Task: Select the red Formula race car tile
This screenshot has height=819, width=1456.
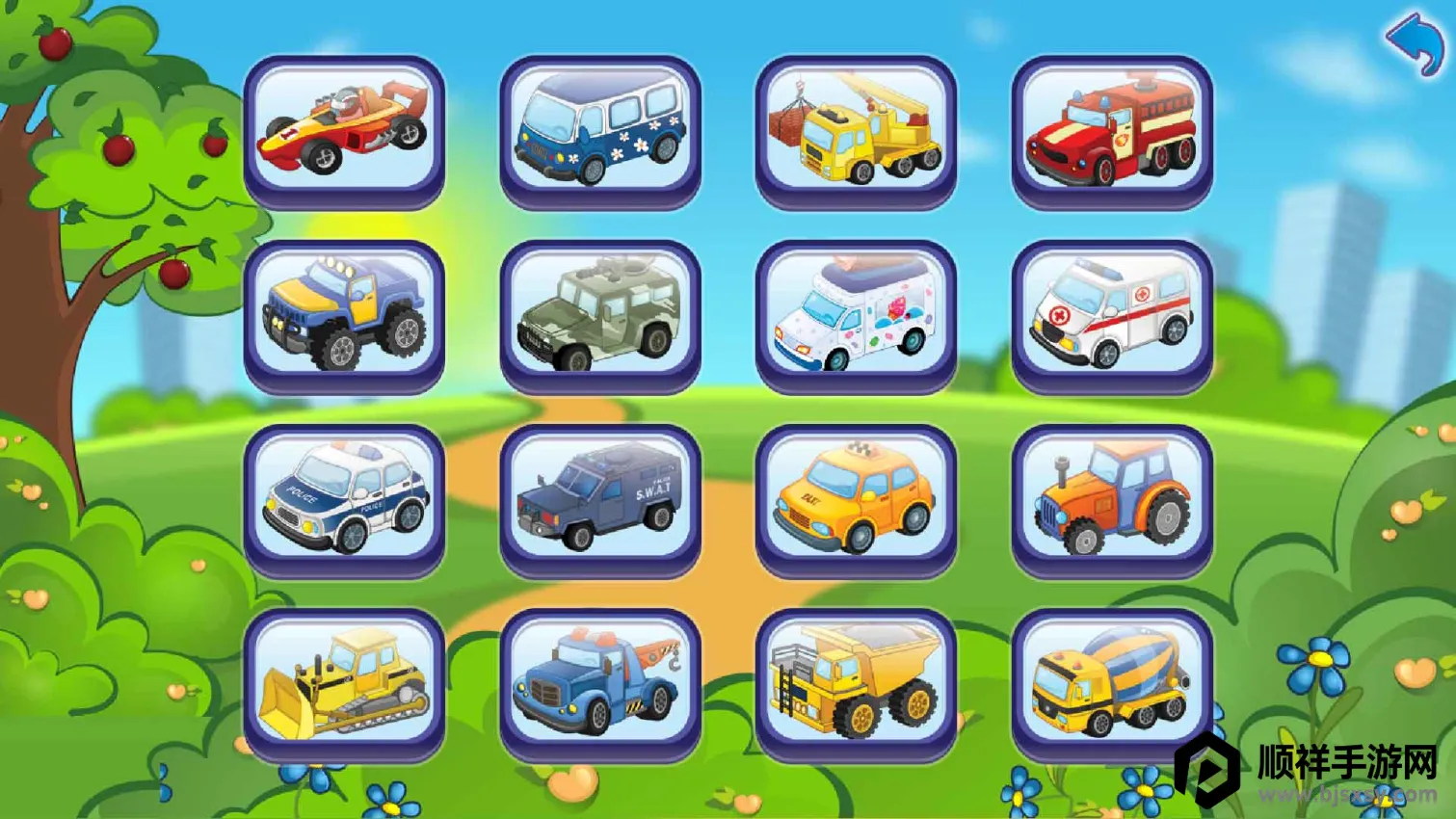Action: [x=344, y=130]
